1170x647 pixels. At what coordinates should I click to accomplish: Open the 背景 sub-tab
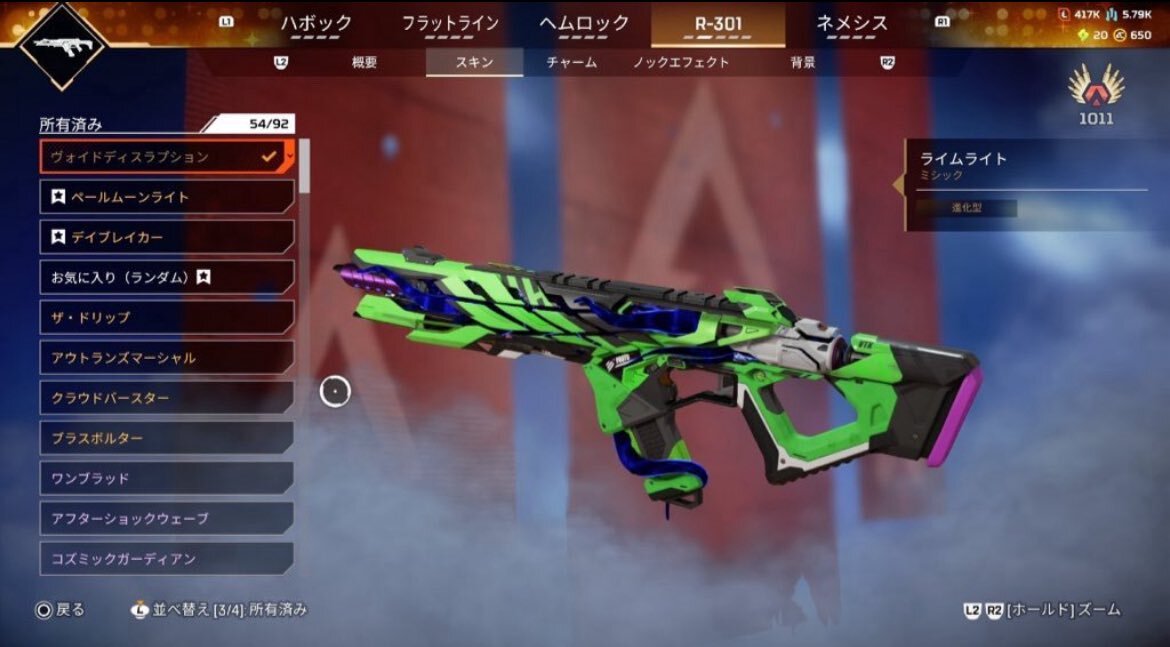click(x=802, y=62)
